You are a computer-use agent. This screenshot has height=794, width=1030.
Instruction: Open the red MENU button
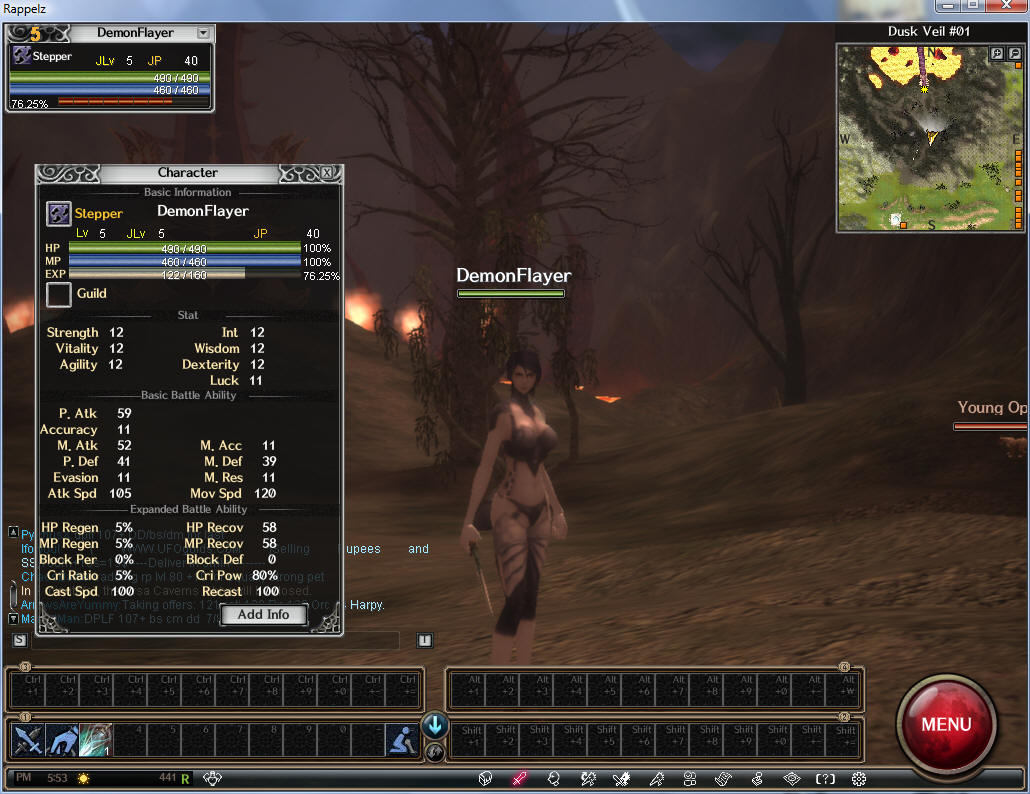coord(945,724)
